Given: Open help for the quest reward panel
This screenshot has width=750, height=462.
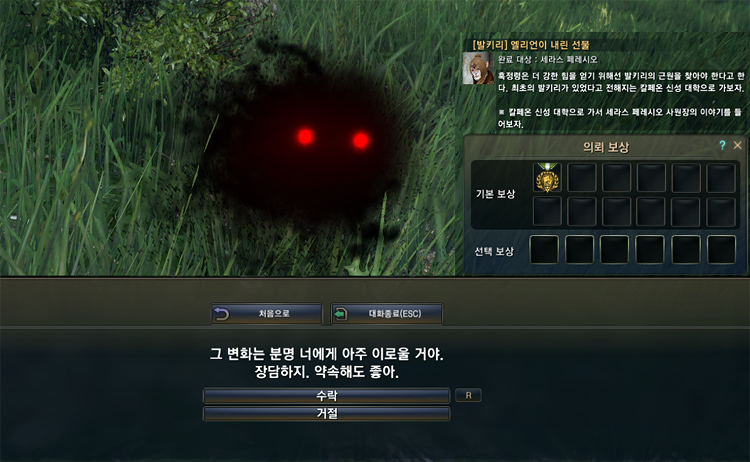Looking at the screenshot, I should pyautogui.click(x=722, y=146).
